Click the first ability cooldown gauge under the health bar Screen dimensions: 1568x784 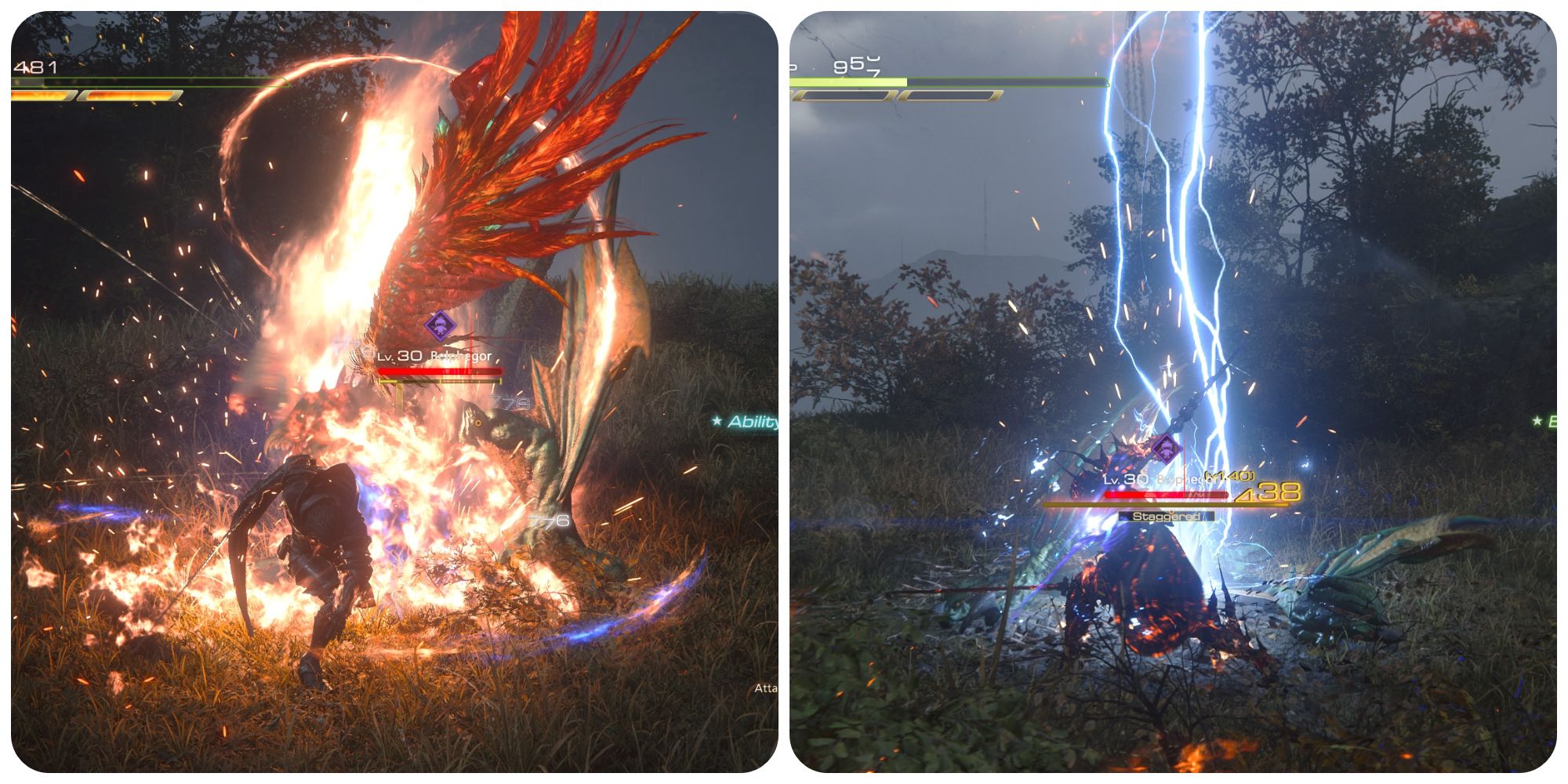[x=43, y=96]
